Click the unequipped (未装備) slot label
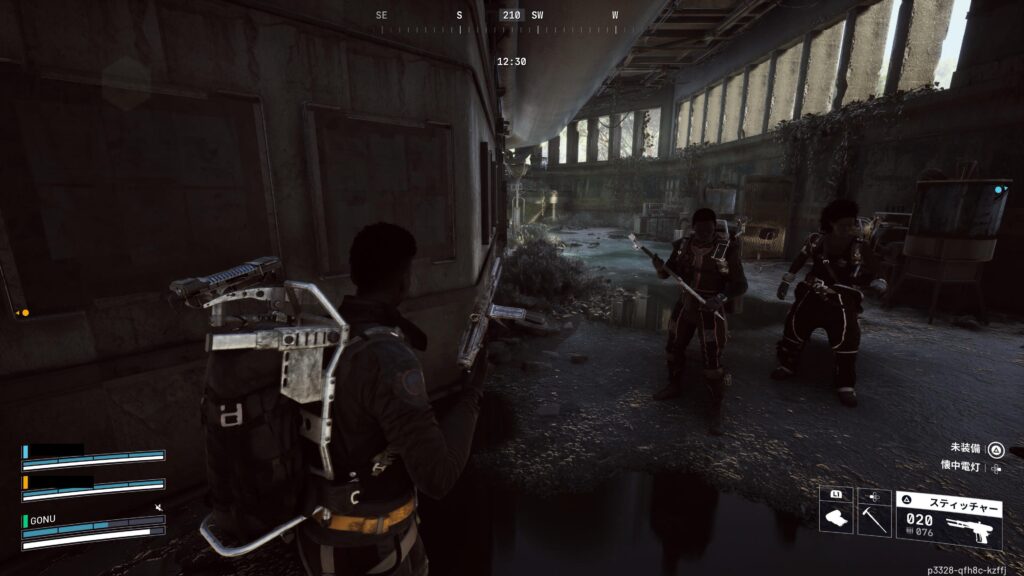The height and width of the screenshot is (576, 1024). (x=964, y=449)
